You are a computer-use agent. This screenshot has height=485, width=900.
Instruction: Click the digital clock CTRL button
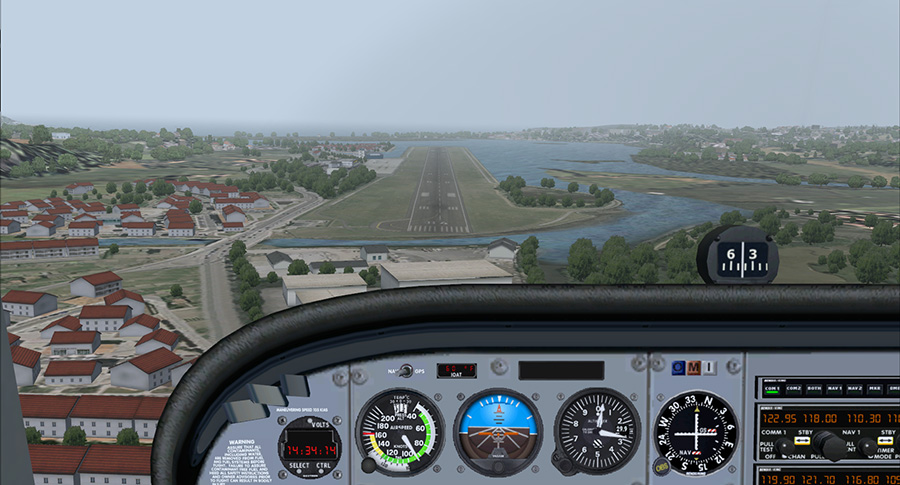325,464
